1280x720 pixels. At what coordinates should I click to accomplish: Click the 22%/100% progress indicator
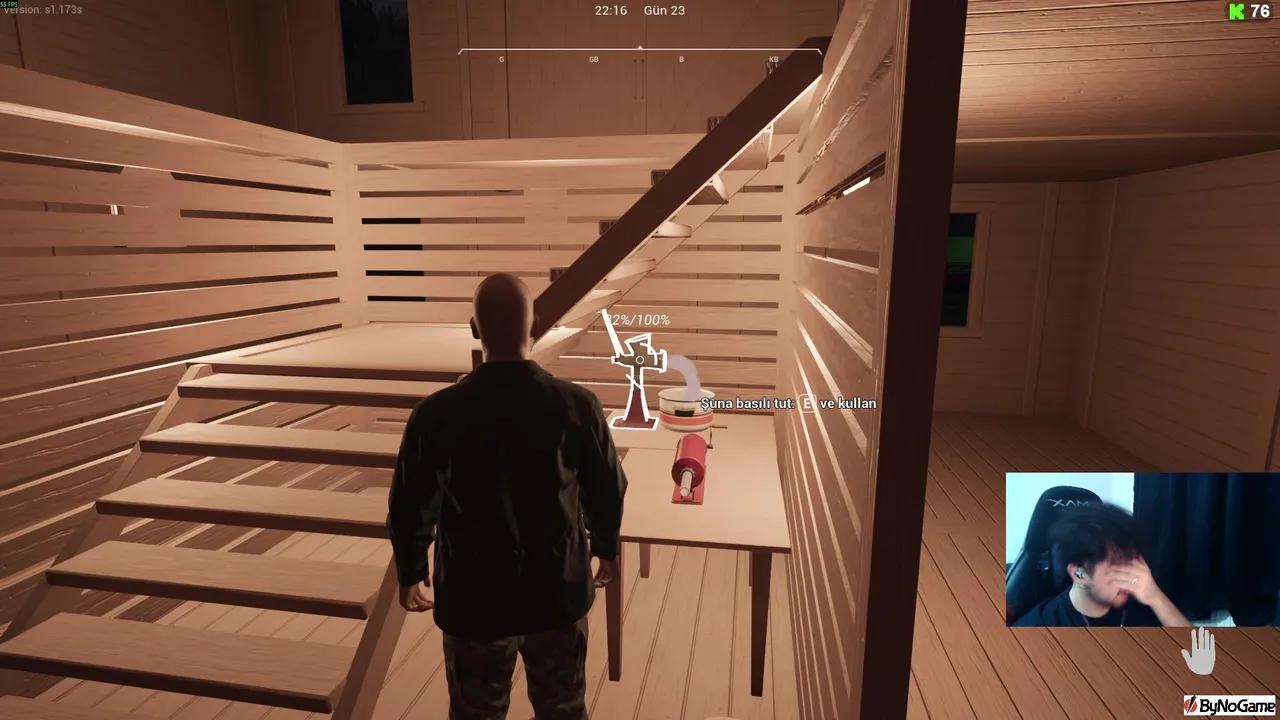[x=637, y=320]
